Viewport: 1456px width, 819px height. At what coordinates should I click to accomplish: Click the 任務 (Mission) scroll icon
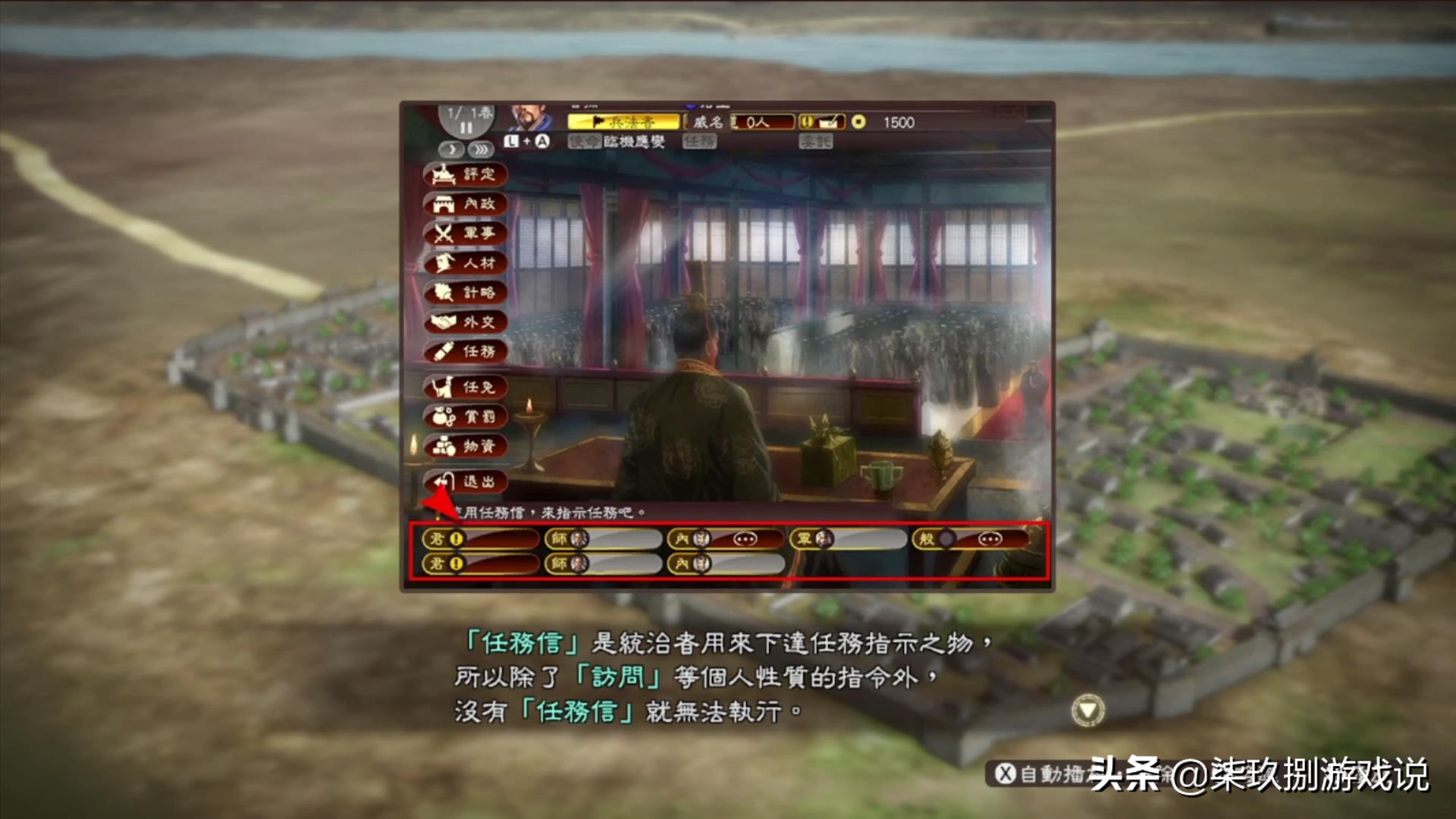(x=466, y=353)
